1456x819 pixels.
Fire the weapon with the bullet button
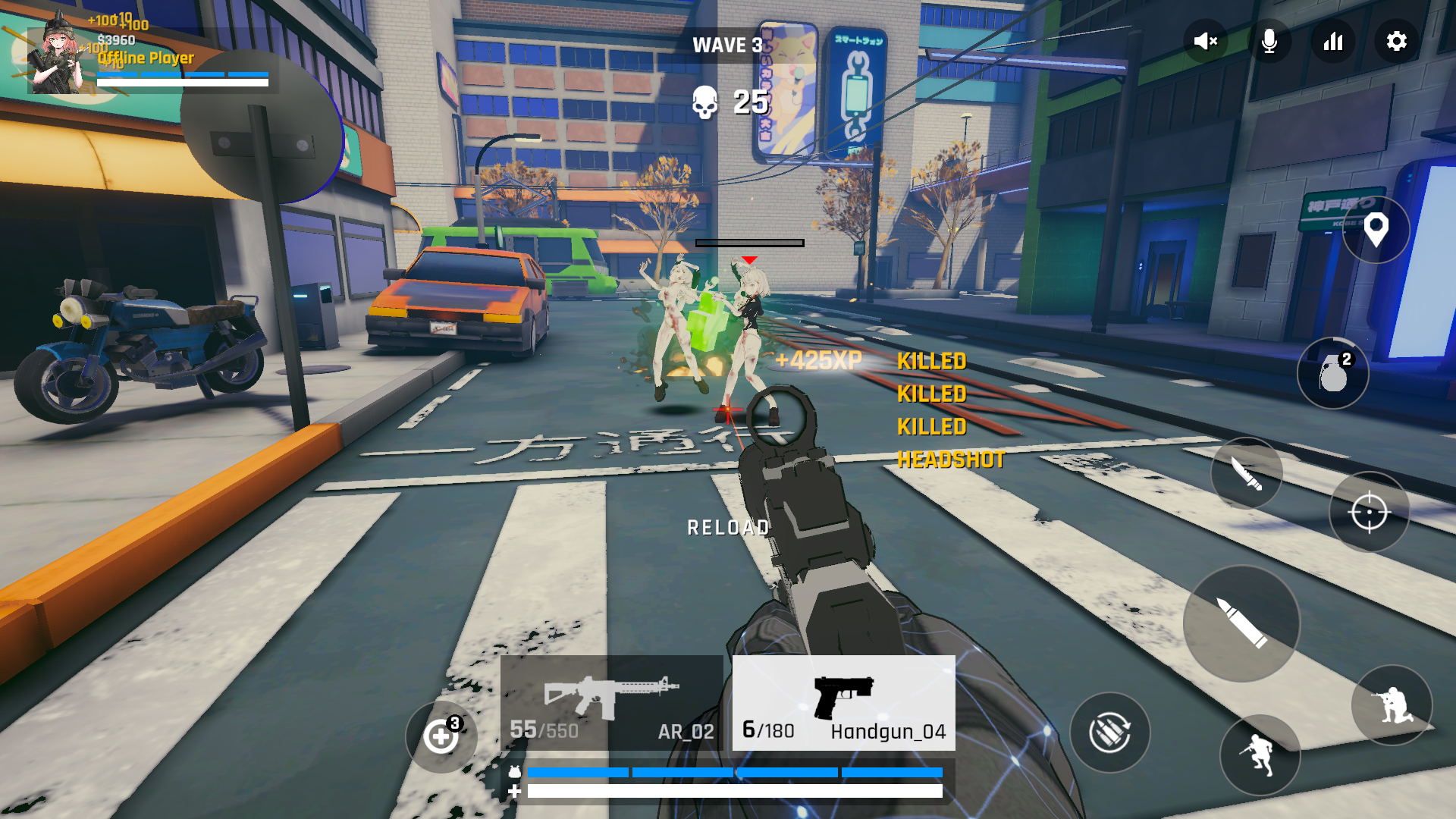1241,623
